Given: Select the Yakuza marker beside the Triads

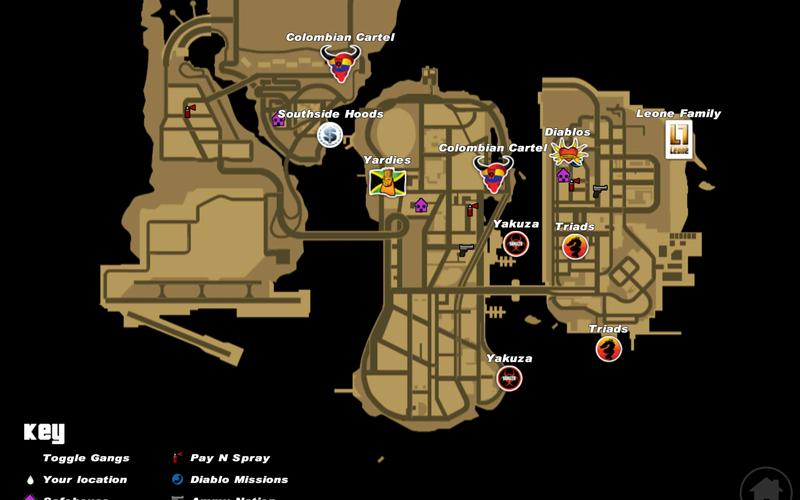Looking at the screenshot, I should click(x=516, y=244).
